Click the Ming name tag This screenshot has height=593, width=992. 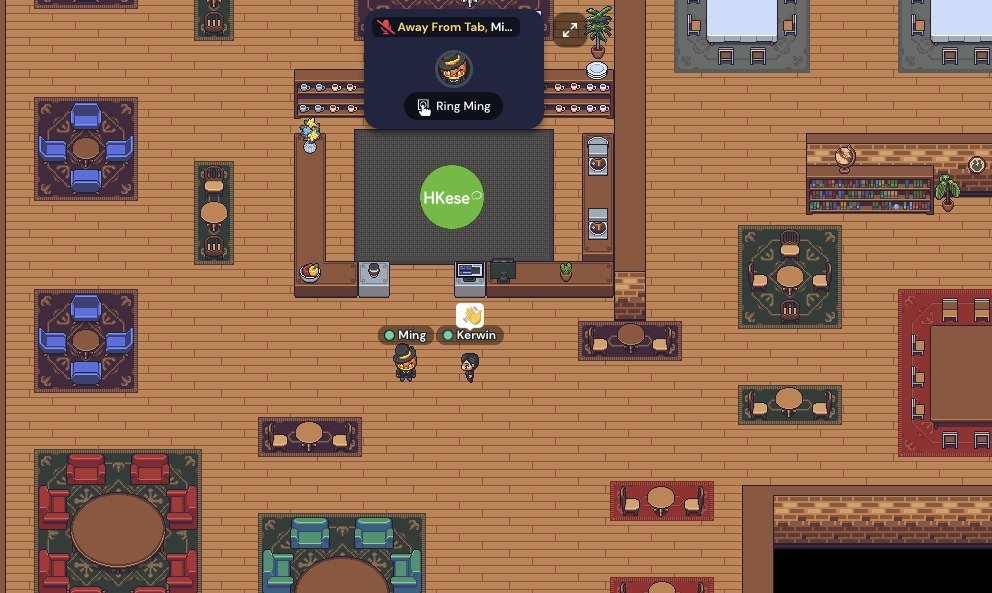coord(405,335)
